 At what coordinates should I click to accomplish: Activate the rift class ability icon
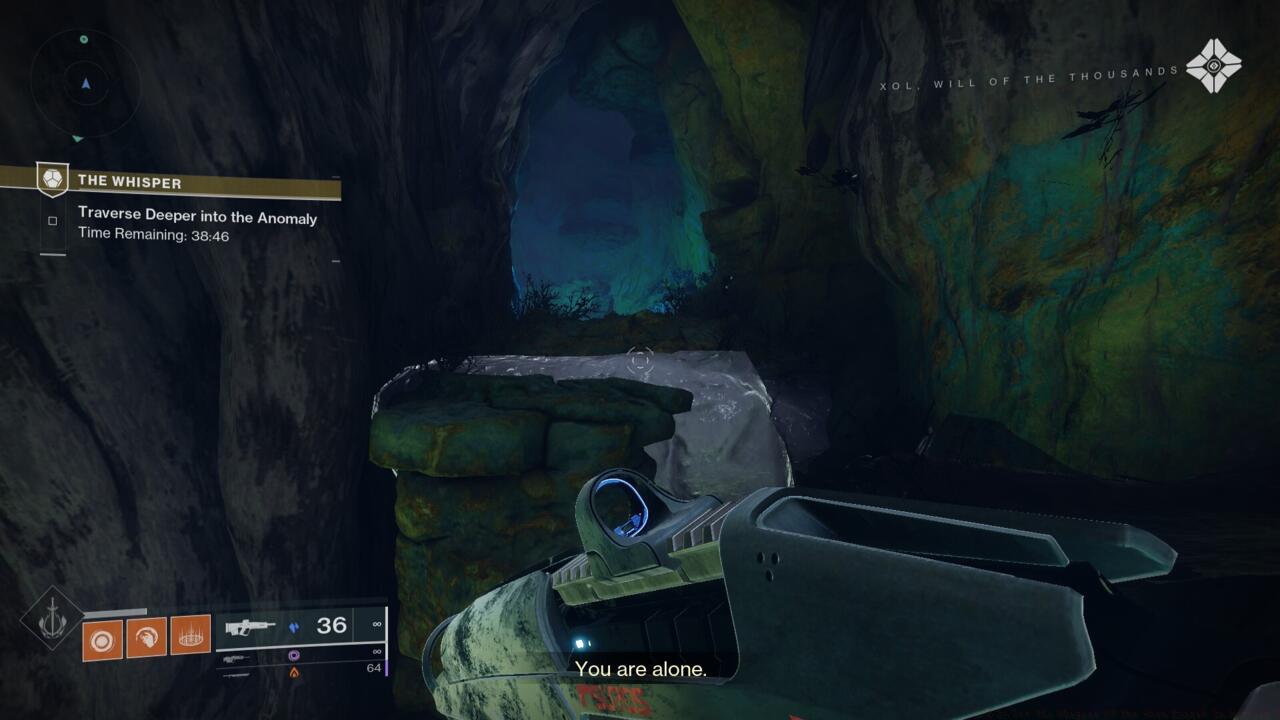(190, 634)
